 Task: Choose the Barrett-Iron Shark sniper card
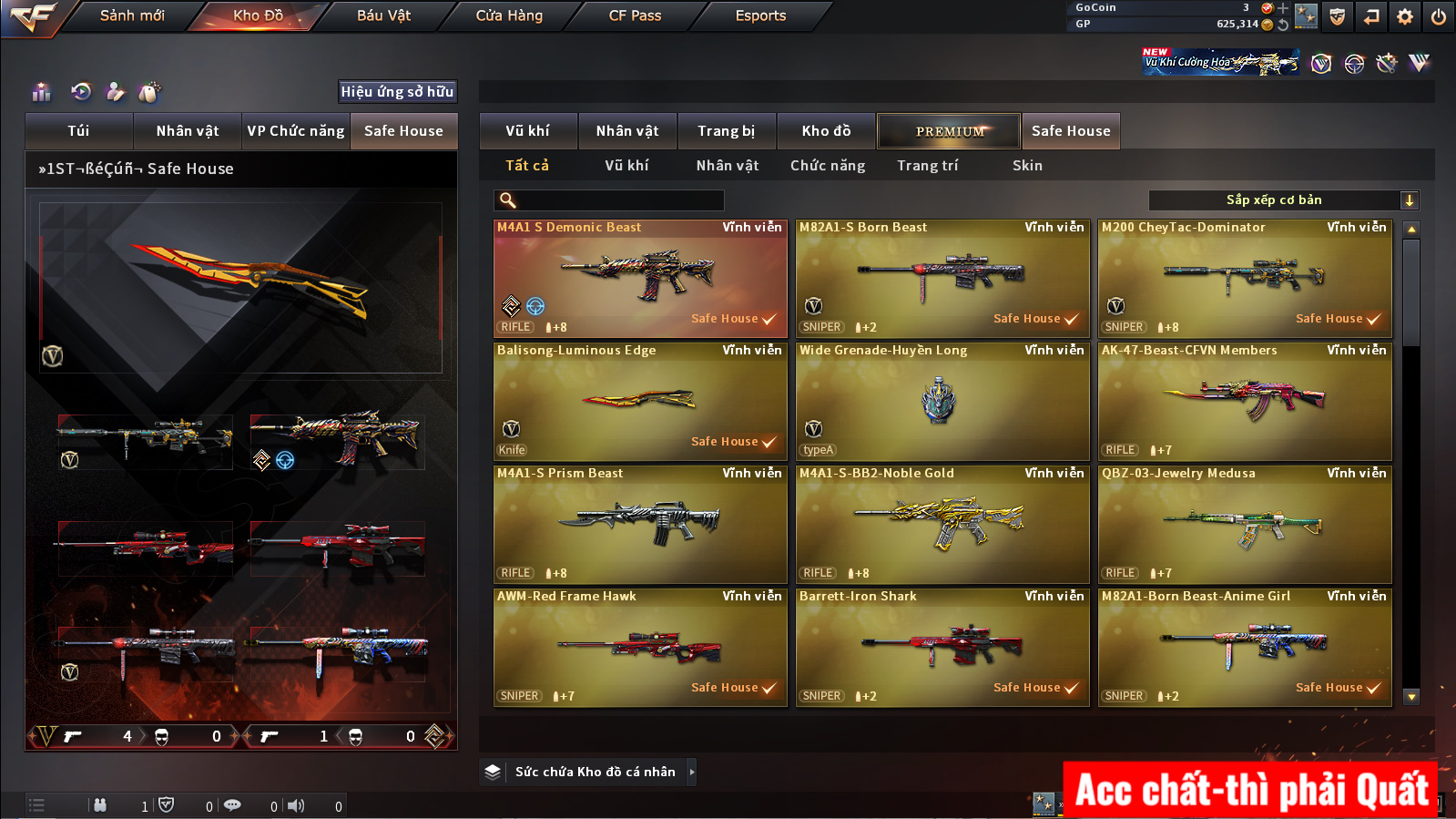click(942, 647)
